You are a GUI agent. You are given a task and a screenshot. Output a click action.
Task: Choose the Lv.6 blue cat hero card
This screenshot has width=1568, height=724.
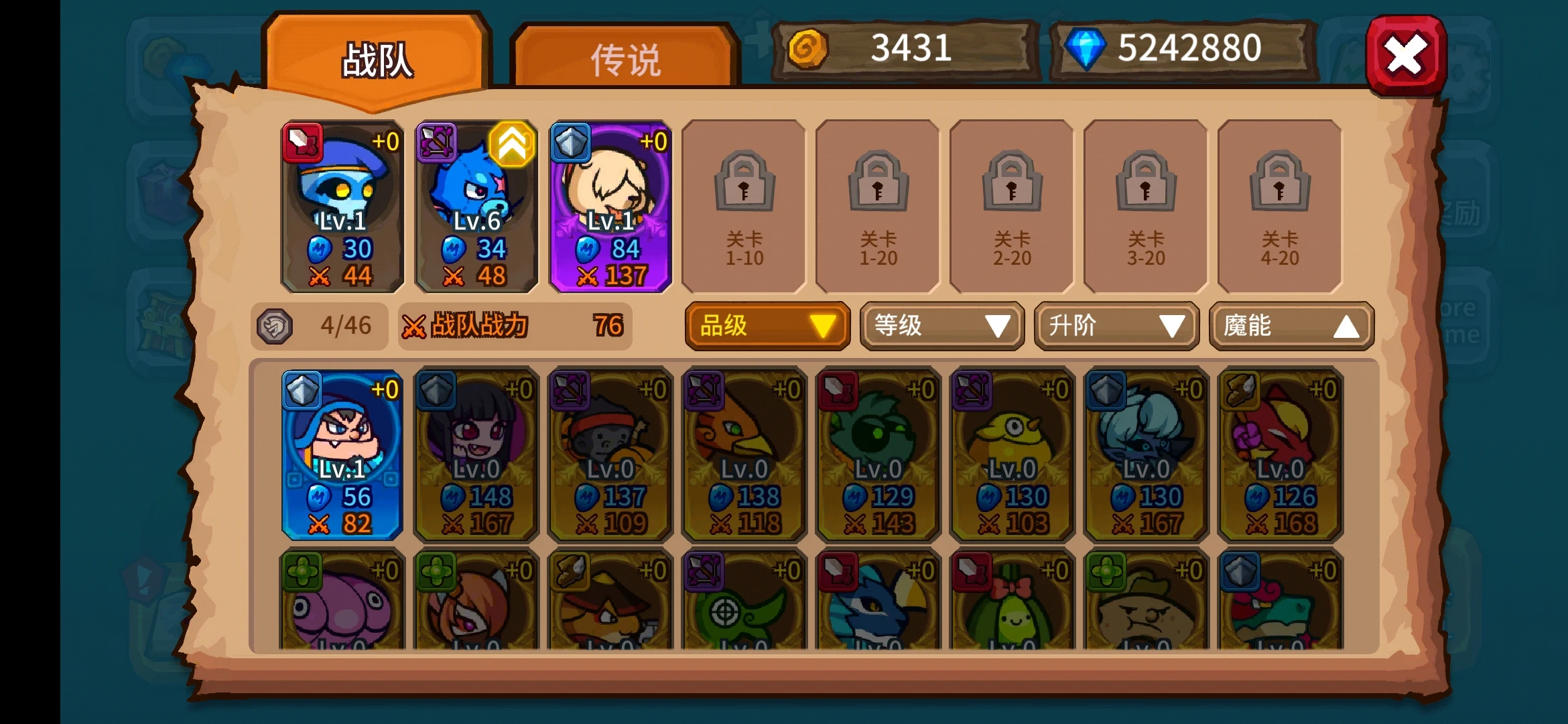tap(476, 206)
